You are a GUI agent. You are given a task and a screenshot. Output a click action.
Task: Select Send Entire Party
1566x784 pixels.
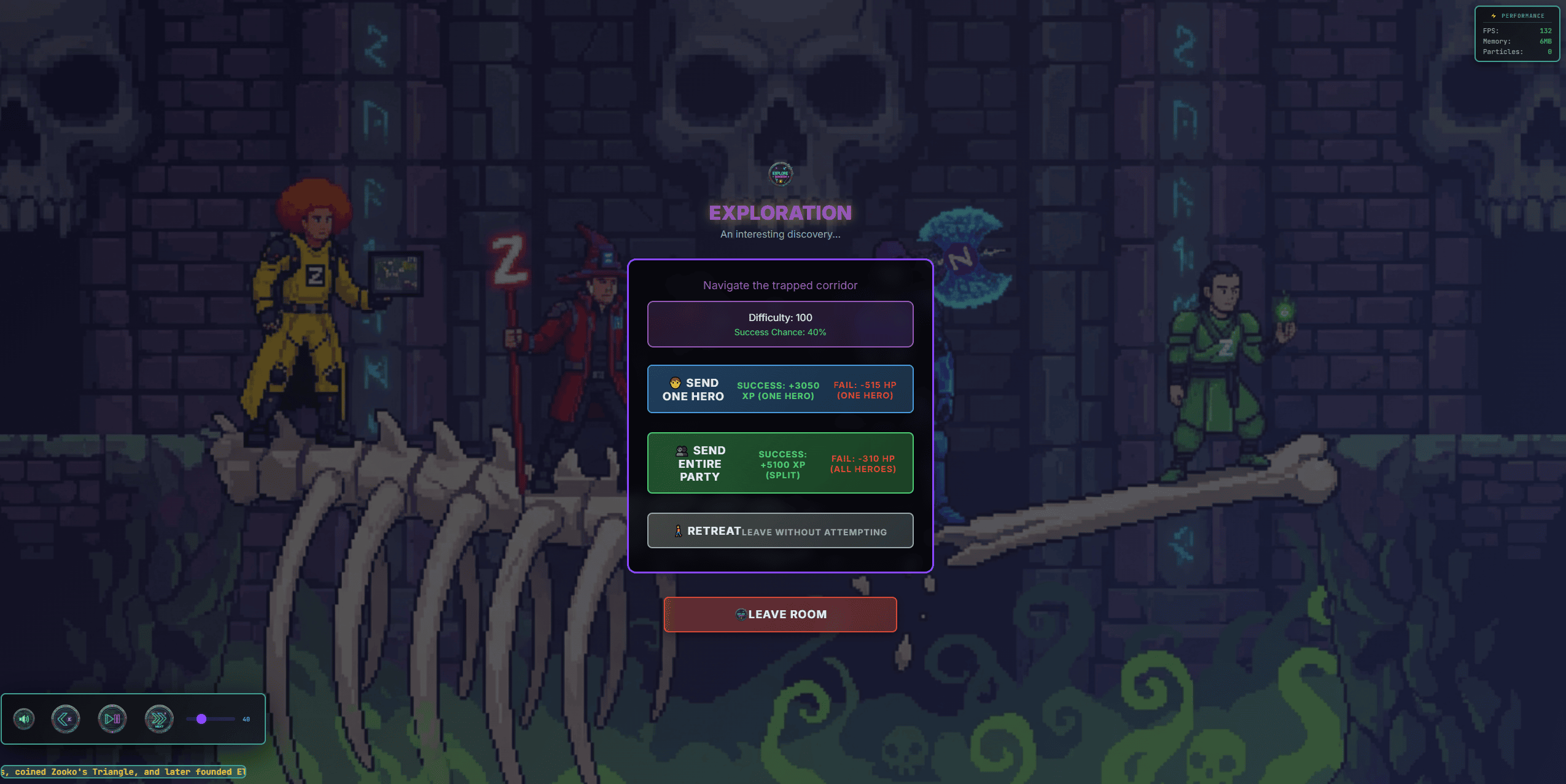pos(780,463)
